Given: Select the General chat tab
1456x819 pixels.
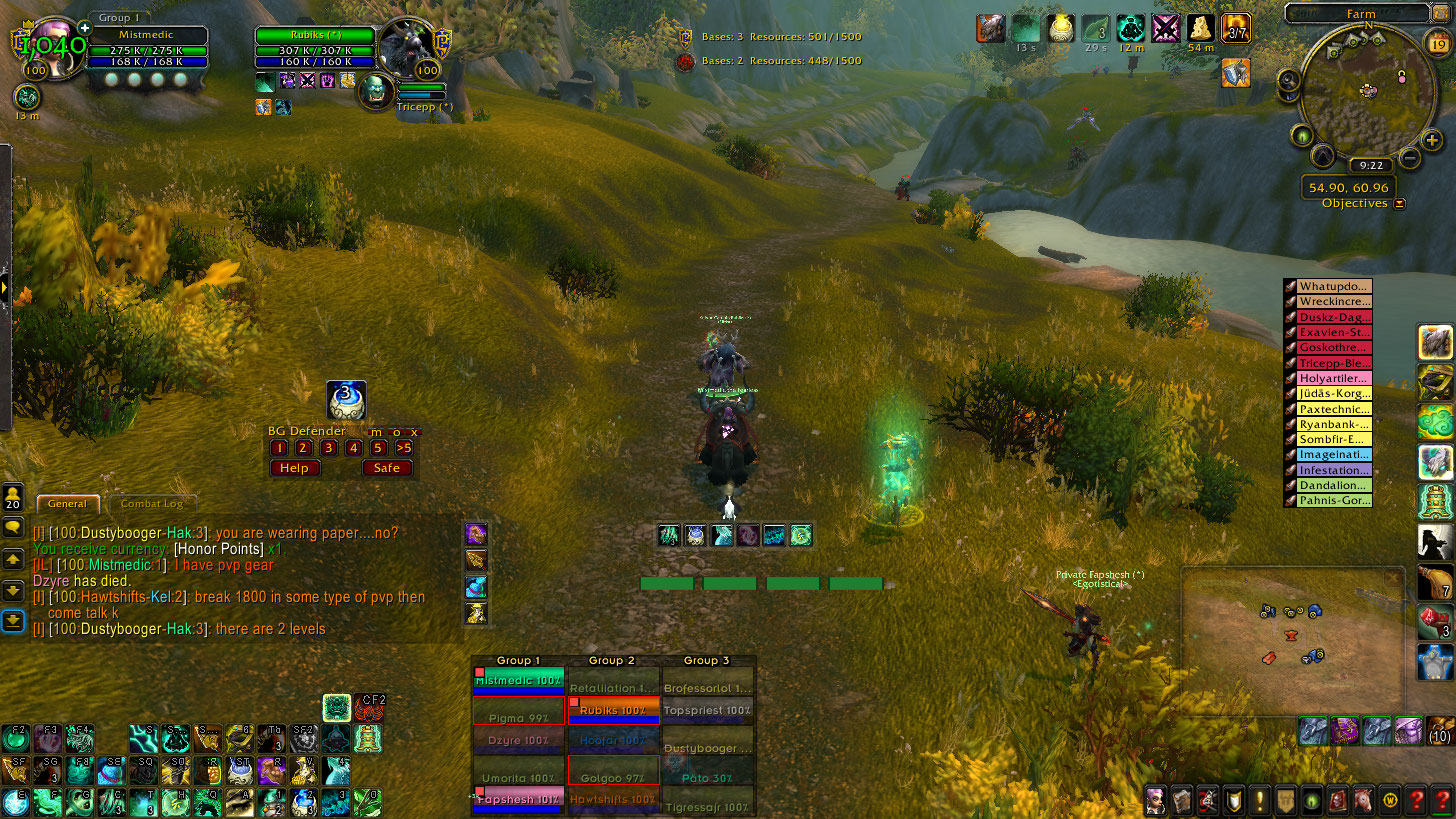Looking at the screenshot, I should tap(68, 504).
